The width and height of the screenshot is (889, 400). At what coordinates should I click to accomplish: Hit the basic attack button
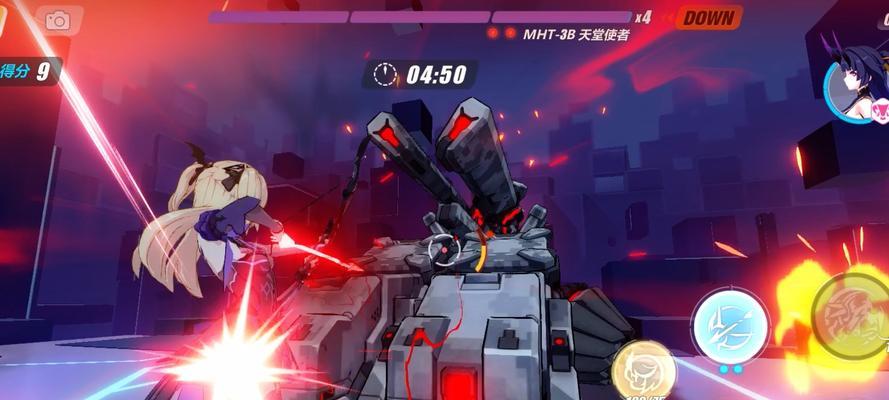(850, 316)
